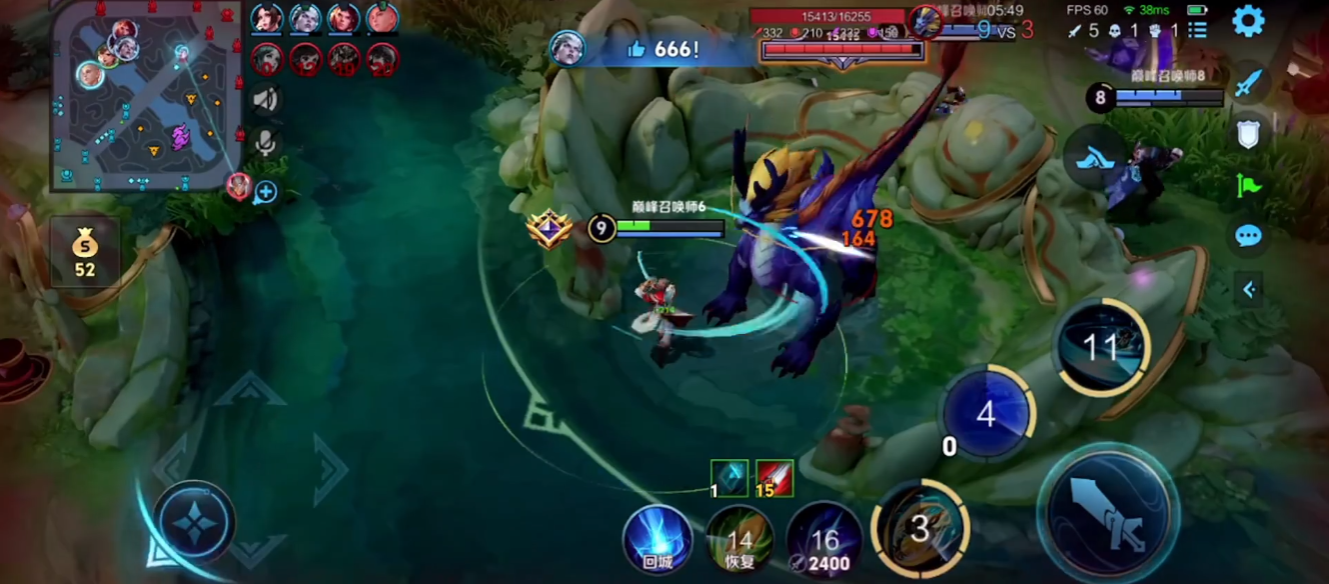
Task: Toggle the microphone voice chat icon
Action: tap(265, 143)
